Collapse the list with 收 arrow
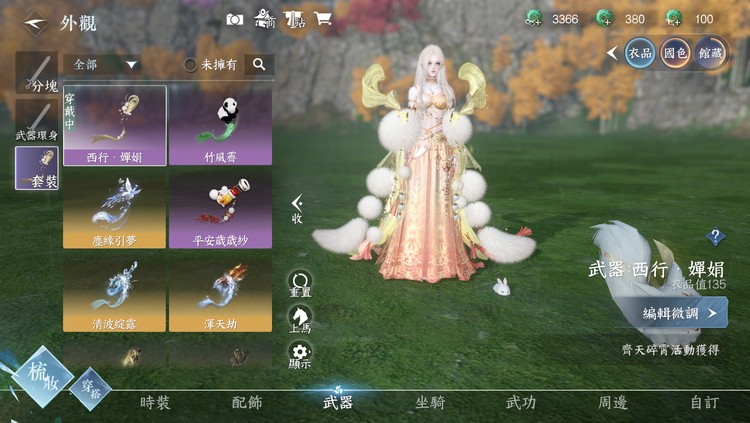Screen dimensions: 750x423 click(297, 208)
